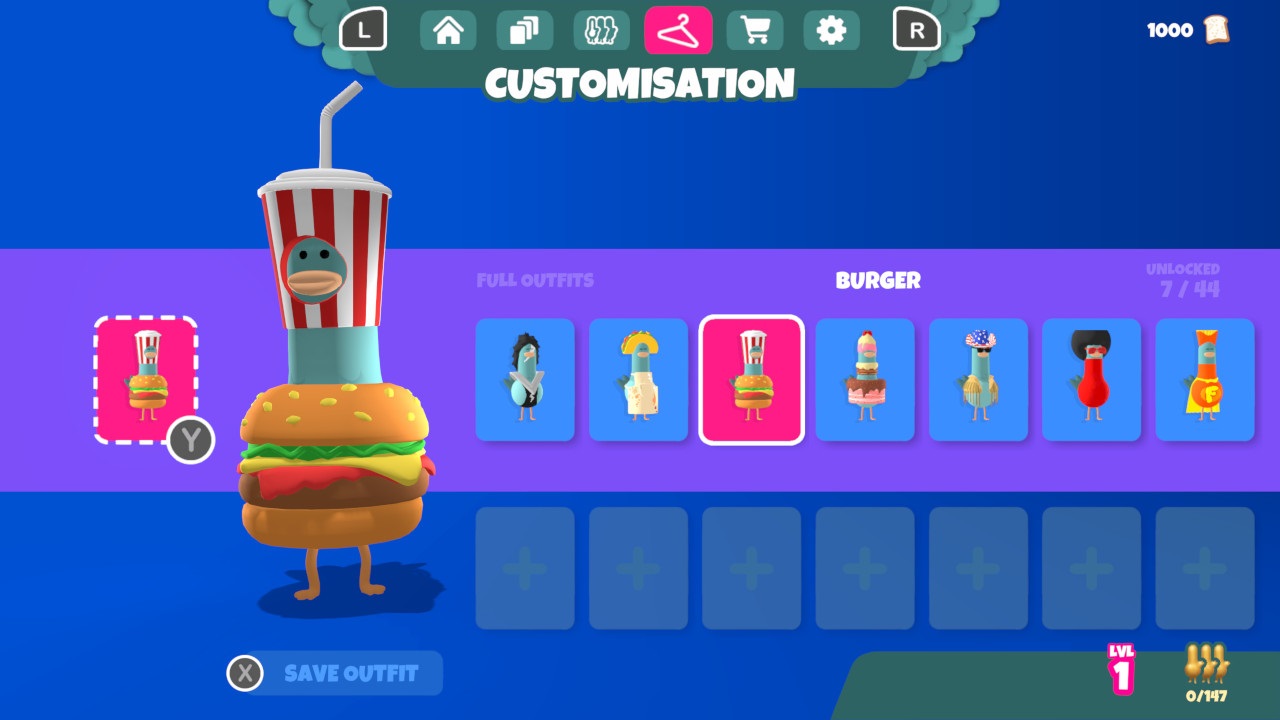Click the Y badge on the equipped outfit
1280x720 pixels.
[x=191, y=441]
